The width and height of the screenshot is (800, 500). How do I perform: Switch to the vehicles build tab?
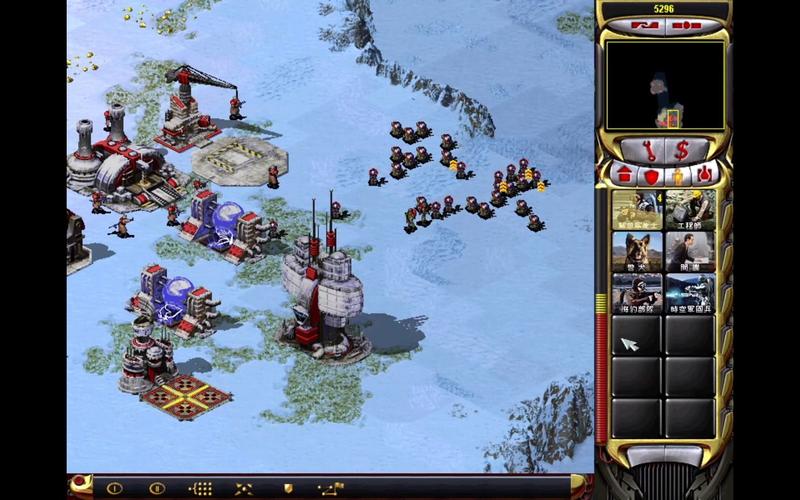point(707,176)
